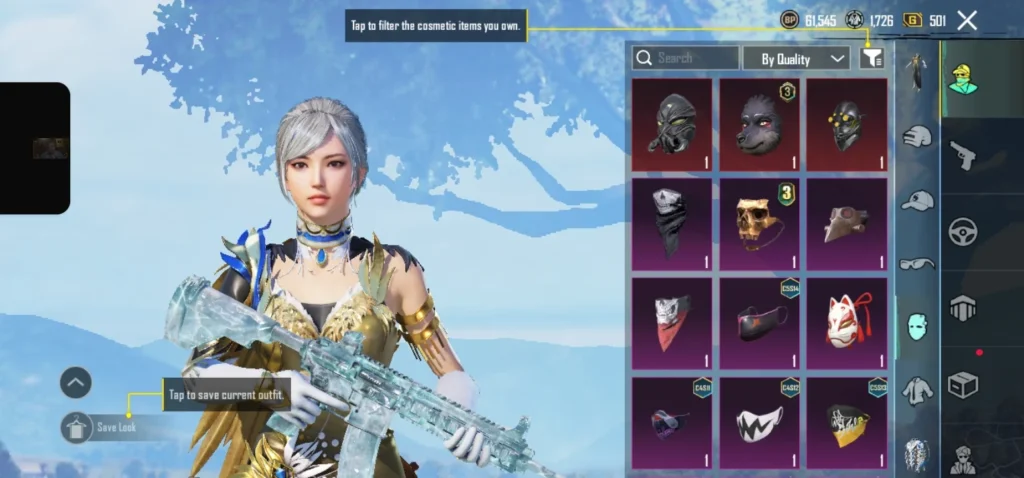
Task: Open the By Quality sort dropdown
Action: pyautogui.click(x=796, y=58)
